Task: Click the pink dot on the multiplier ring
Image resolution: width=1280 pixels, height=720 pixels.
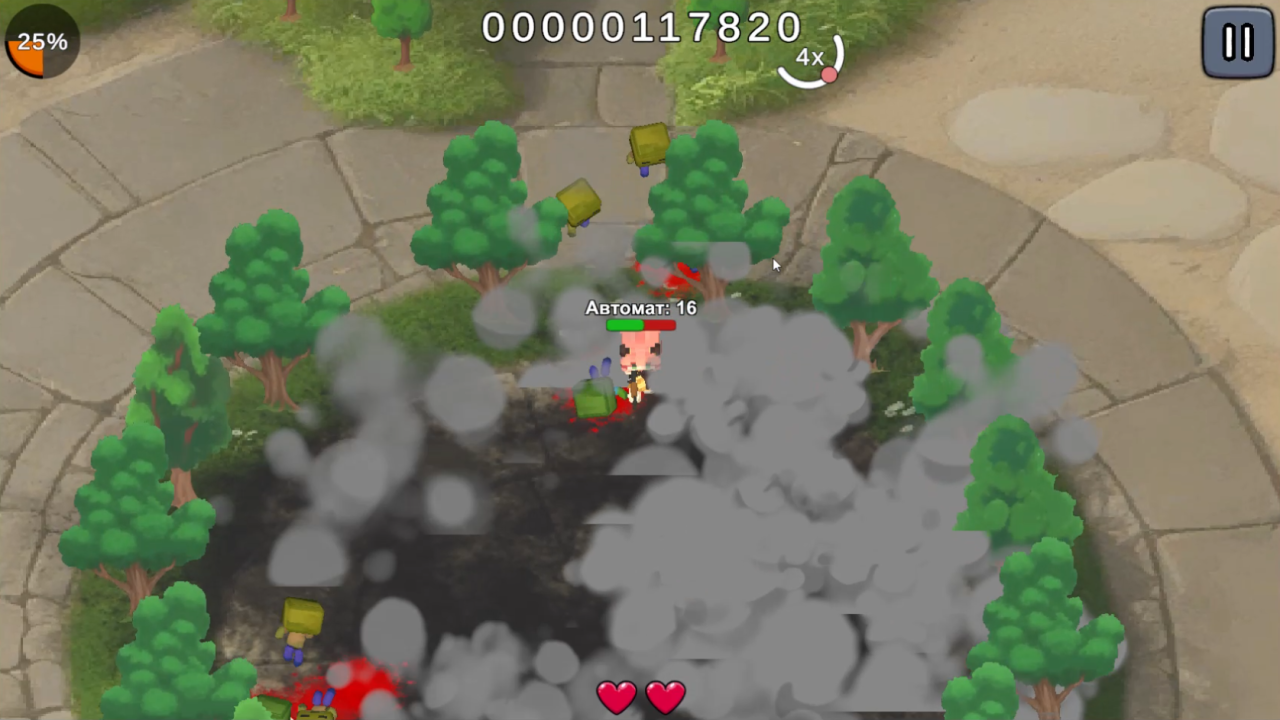Action: 831,74
